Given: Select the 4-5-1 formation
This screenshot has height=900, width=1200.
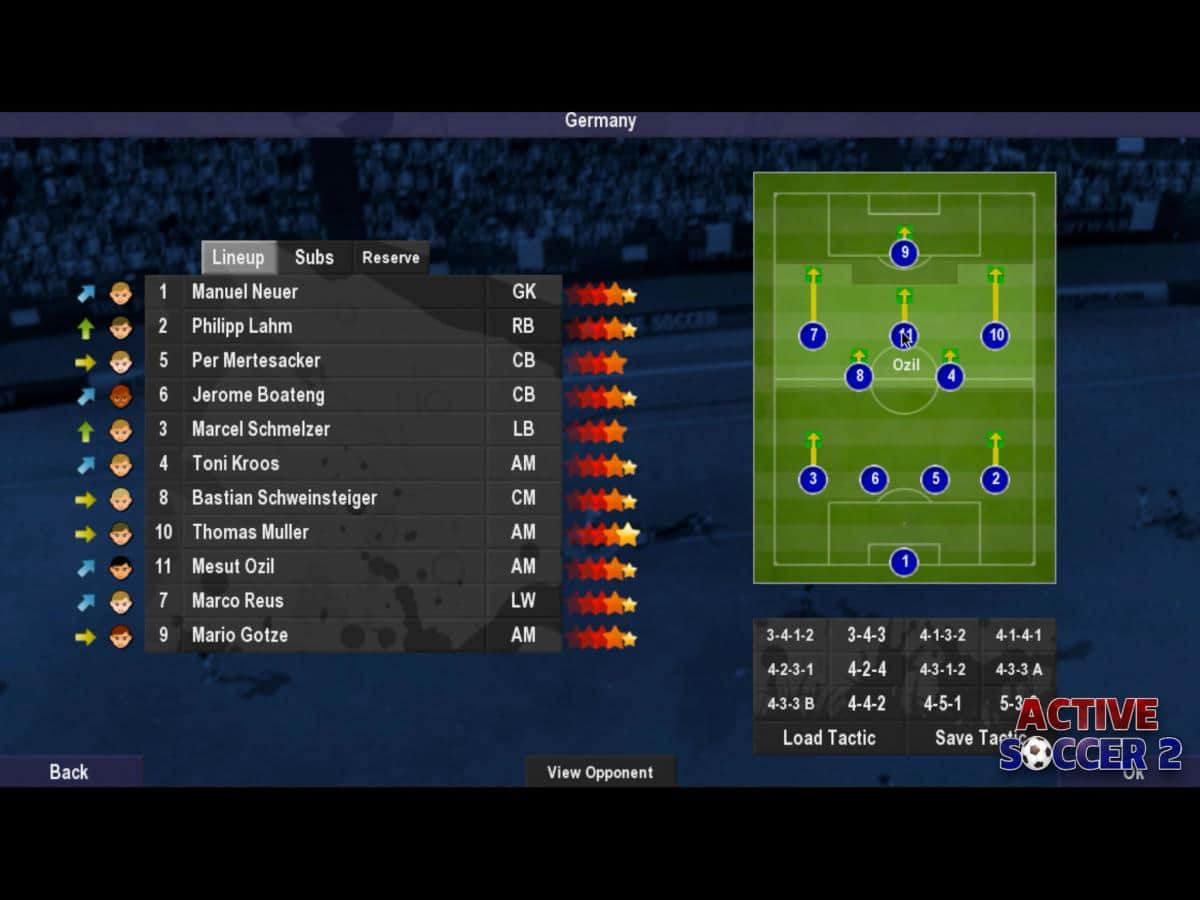Looking at the screenshot, I should [942, 704].
